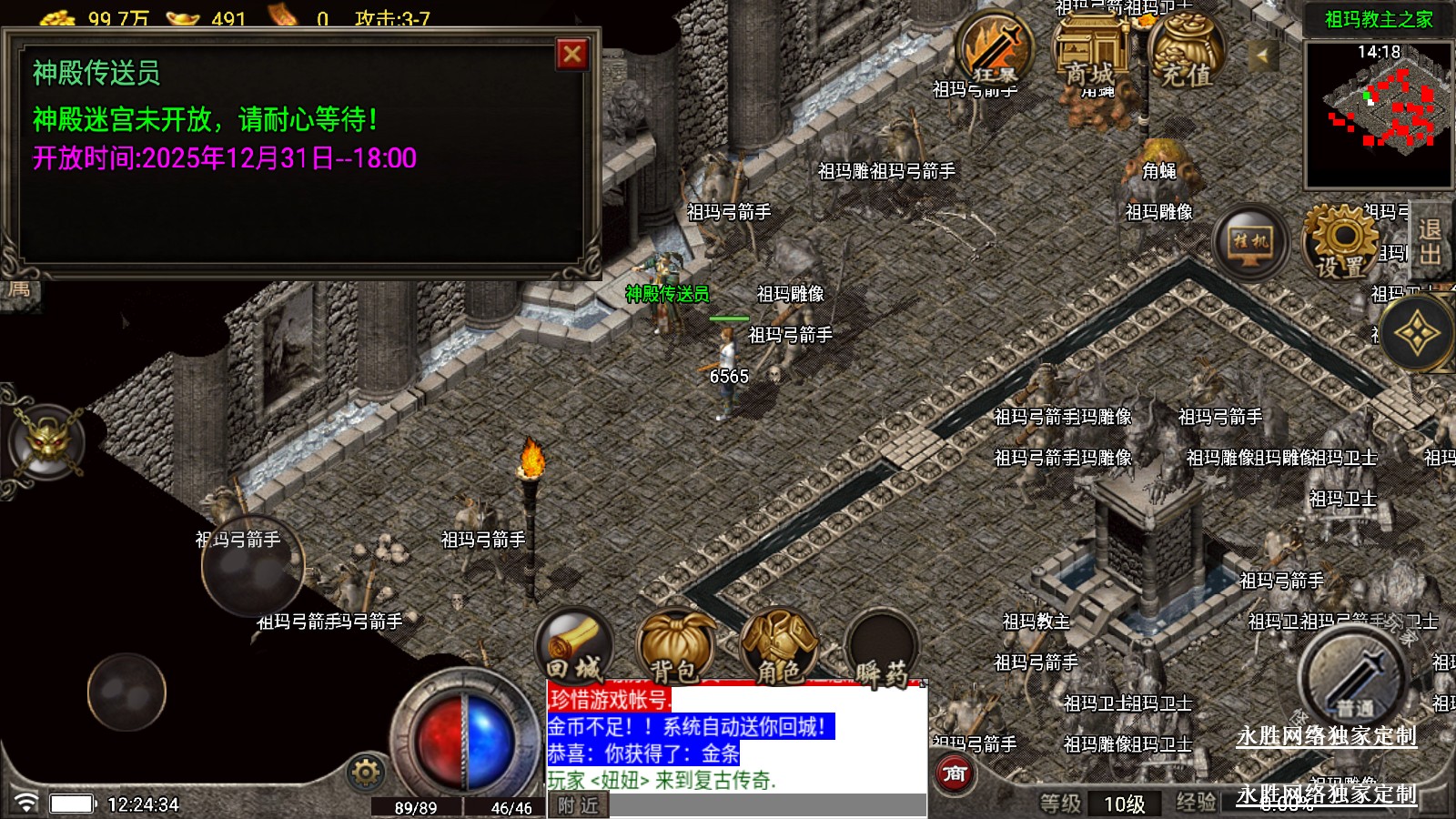1456x819 pixels.
Task: Open the 属 tab below the dialog
Action: pos(20,290)
